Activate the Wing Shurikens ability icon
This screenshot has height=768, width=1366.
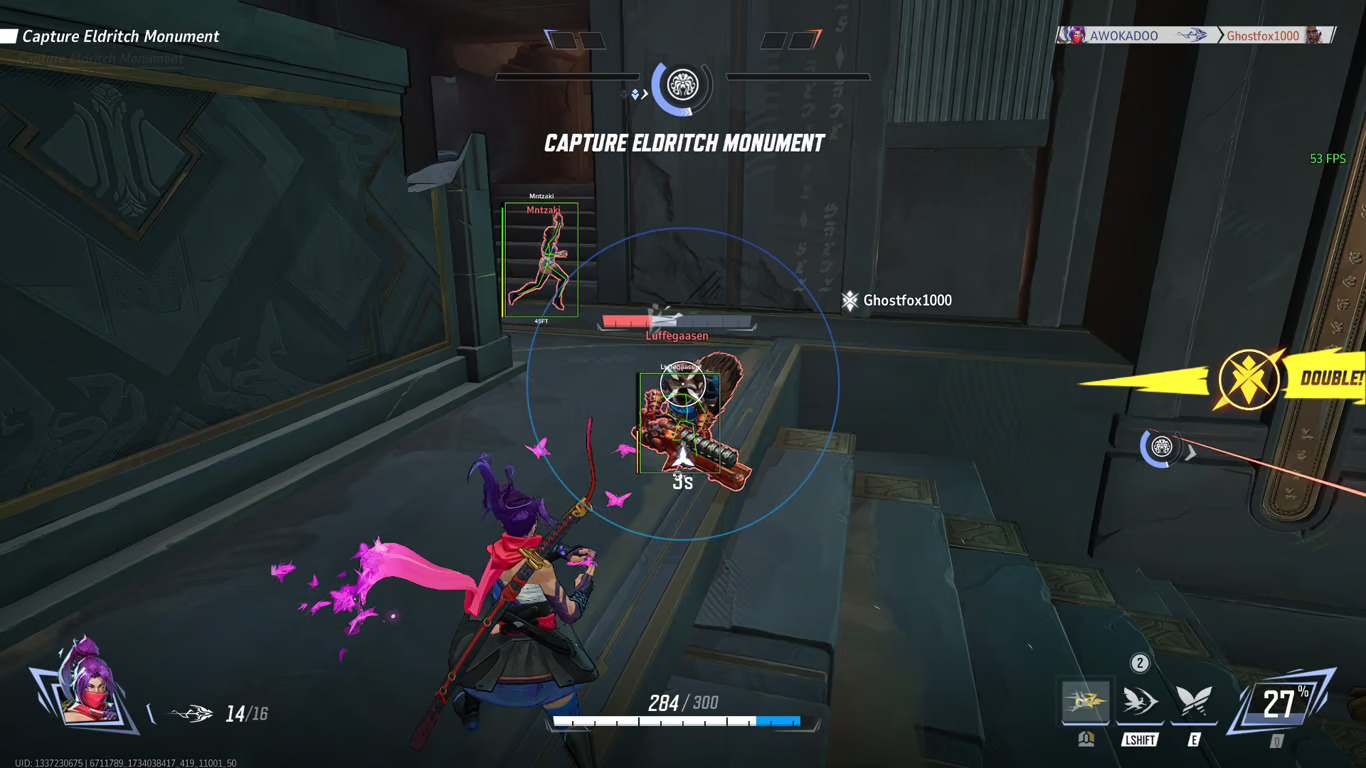(x=1085, y=702)
